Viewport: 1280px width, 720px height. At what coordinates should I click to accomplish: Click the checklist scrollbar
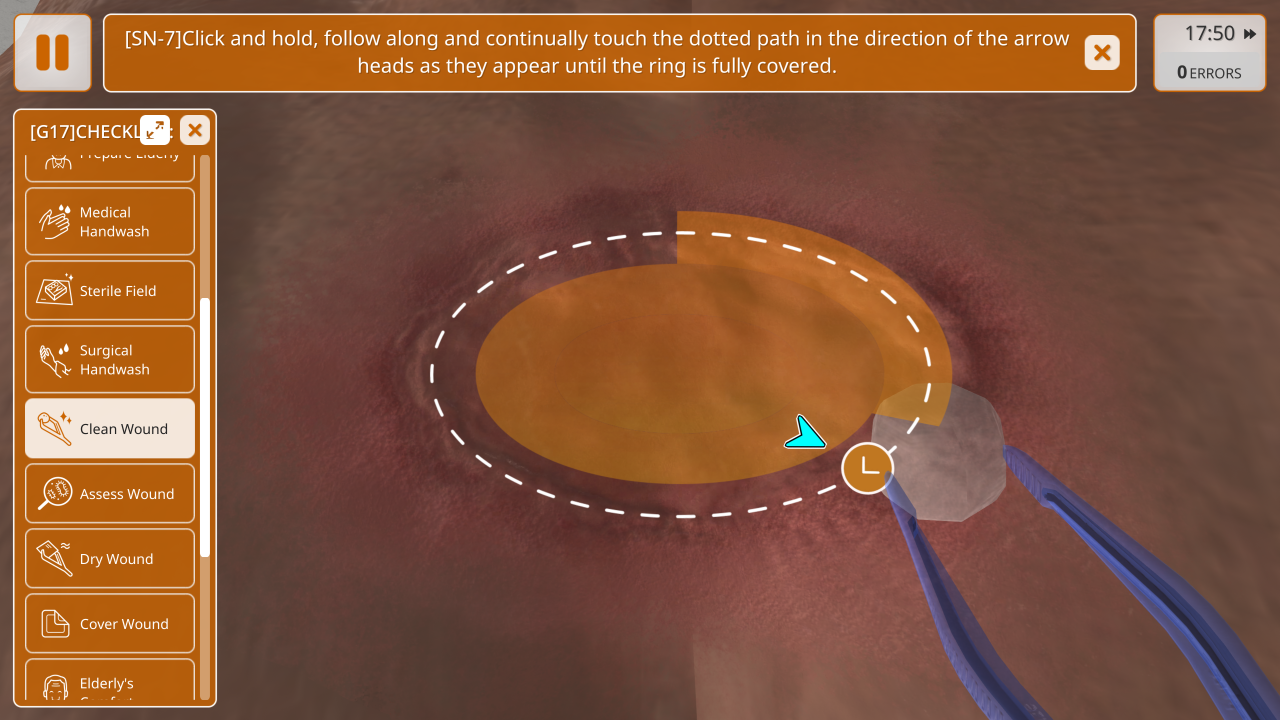205,427
